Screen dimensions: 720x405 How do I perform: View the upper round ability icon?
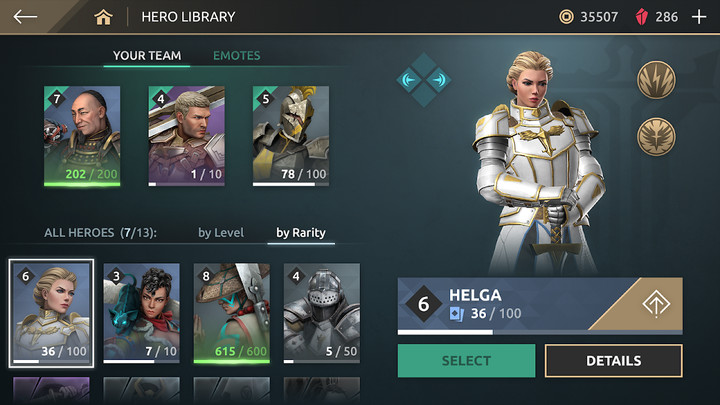[x=656, y=80]
